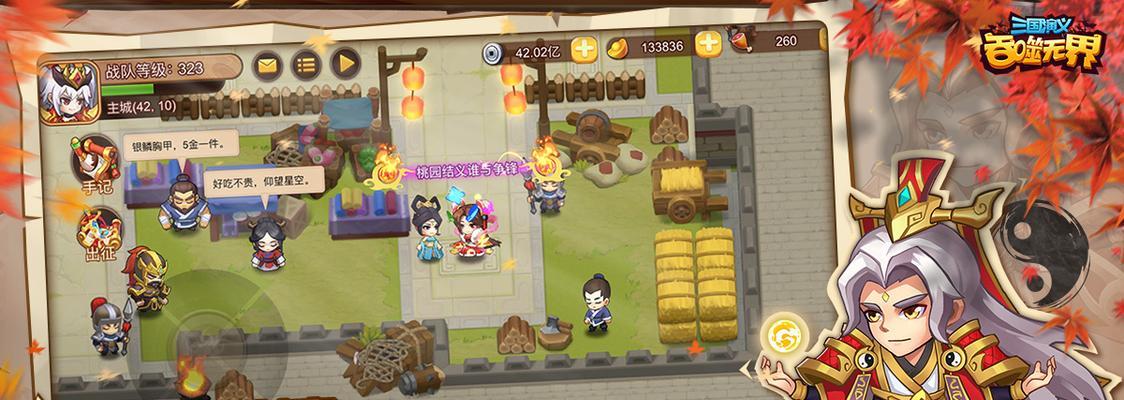Tap the virtual joystick pad

point(212,332)
